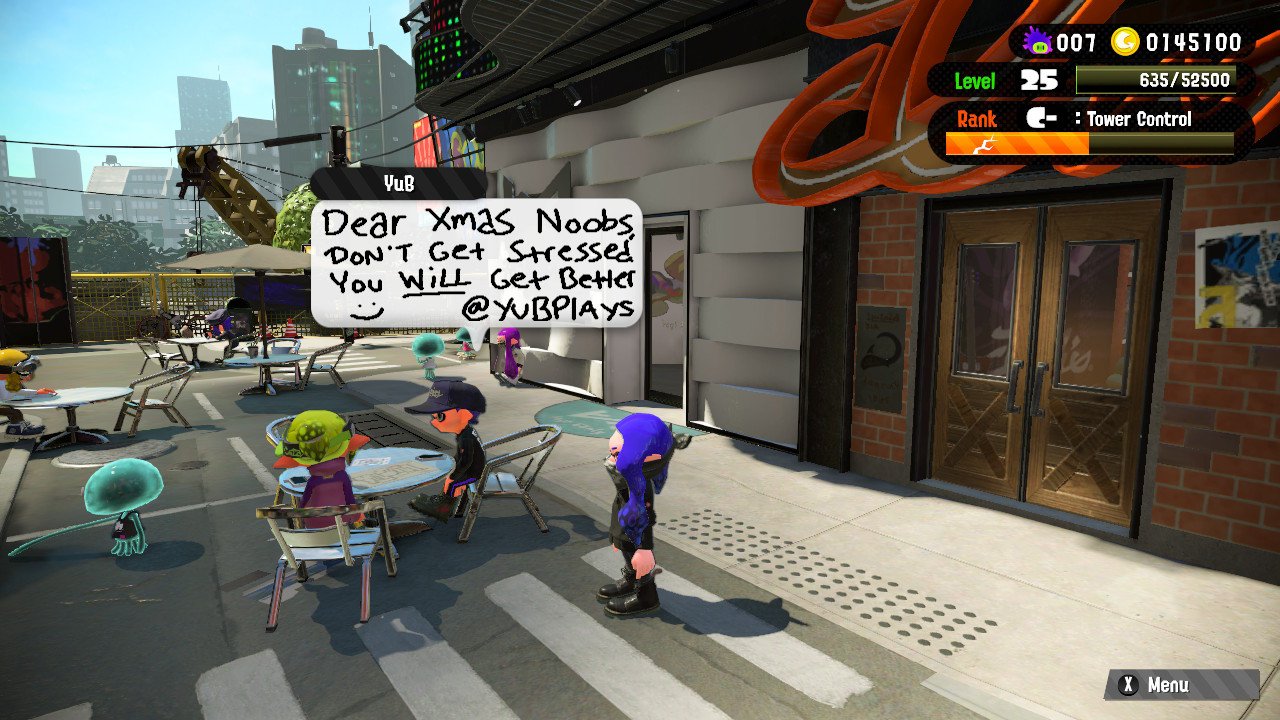Click the C- rank badge

pos(1042,119)
